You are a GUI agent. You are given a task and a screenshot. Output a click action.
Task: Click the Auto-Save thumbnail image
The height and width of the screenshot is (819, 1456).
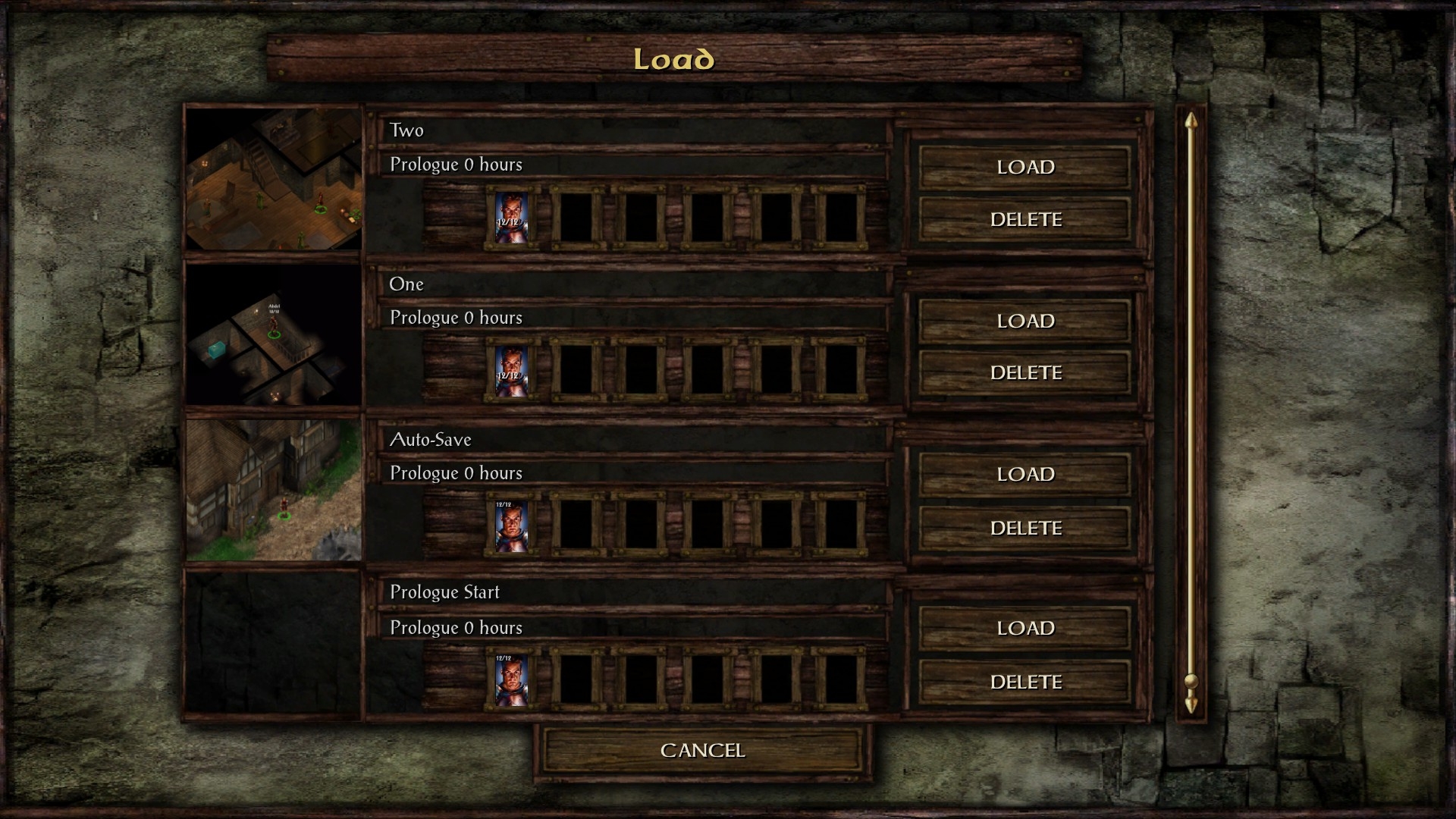[x=274, y=490]
